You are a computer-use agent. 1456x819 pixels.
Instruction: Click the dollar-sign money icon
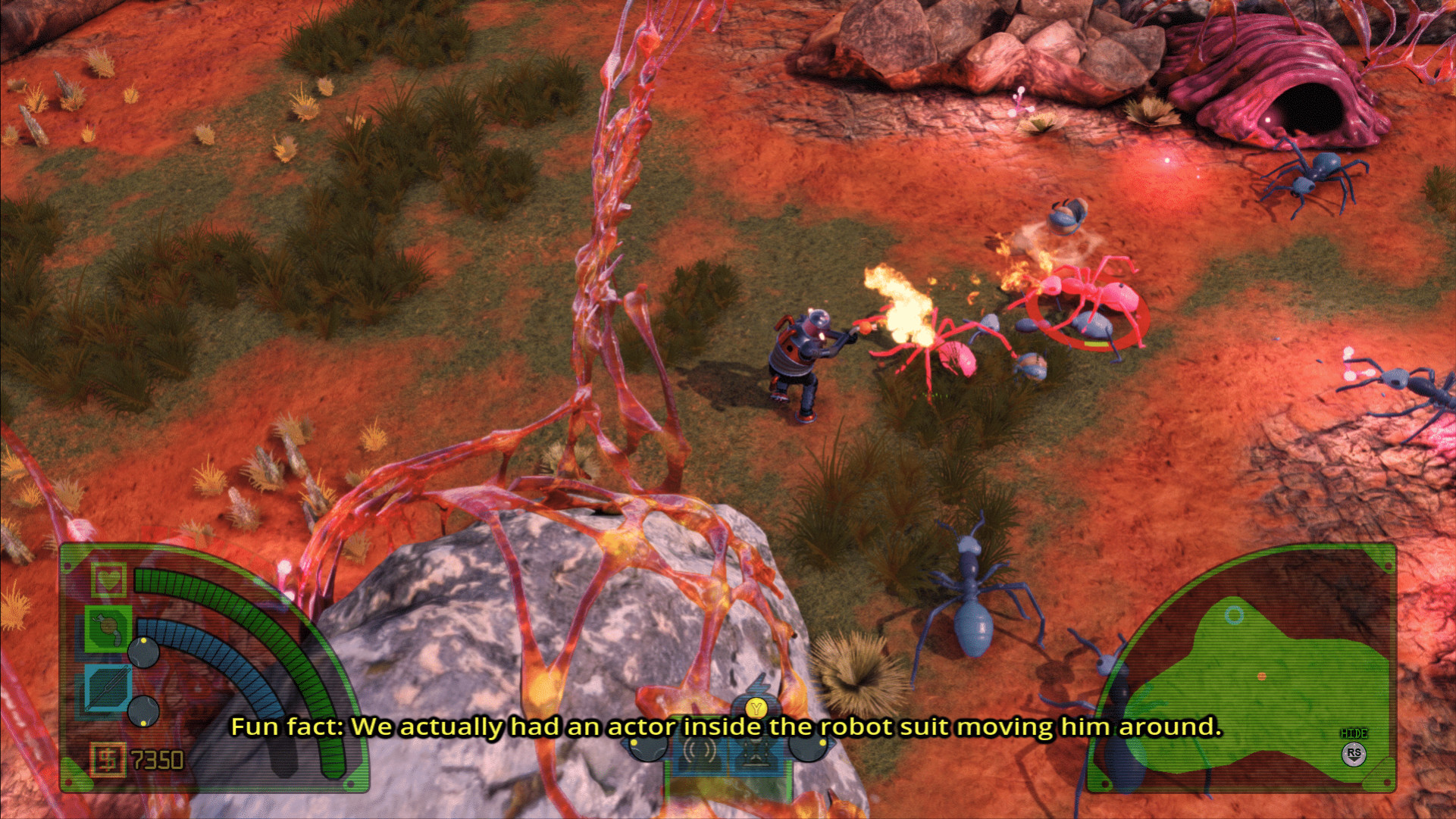pos(107,759)
